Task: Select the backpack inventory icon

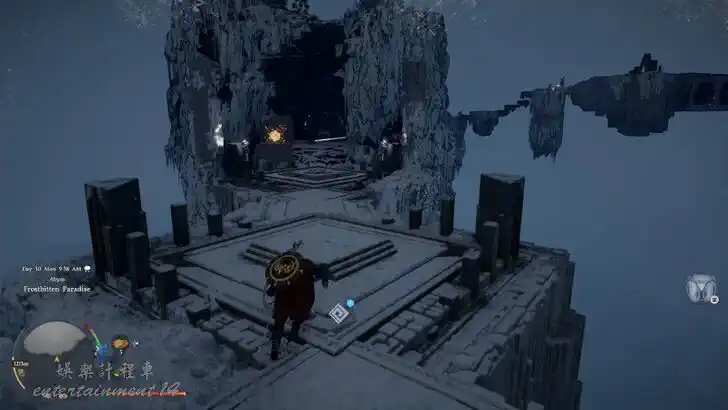Action: coord(701,289)
